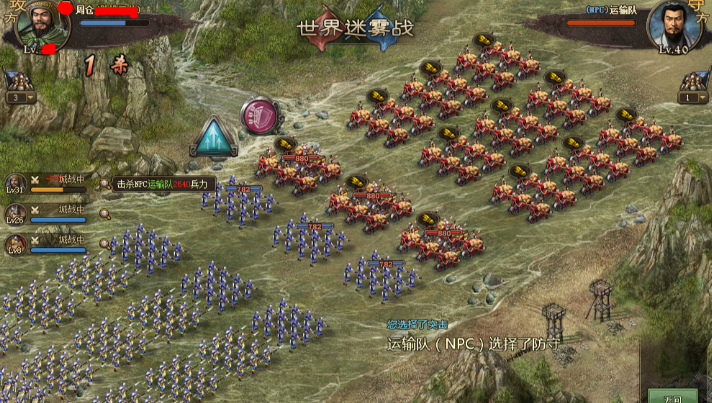Activate the teal triangle charge tactic
This screenshot has width=712, height=403.
click(210, 137)
